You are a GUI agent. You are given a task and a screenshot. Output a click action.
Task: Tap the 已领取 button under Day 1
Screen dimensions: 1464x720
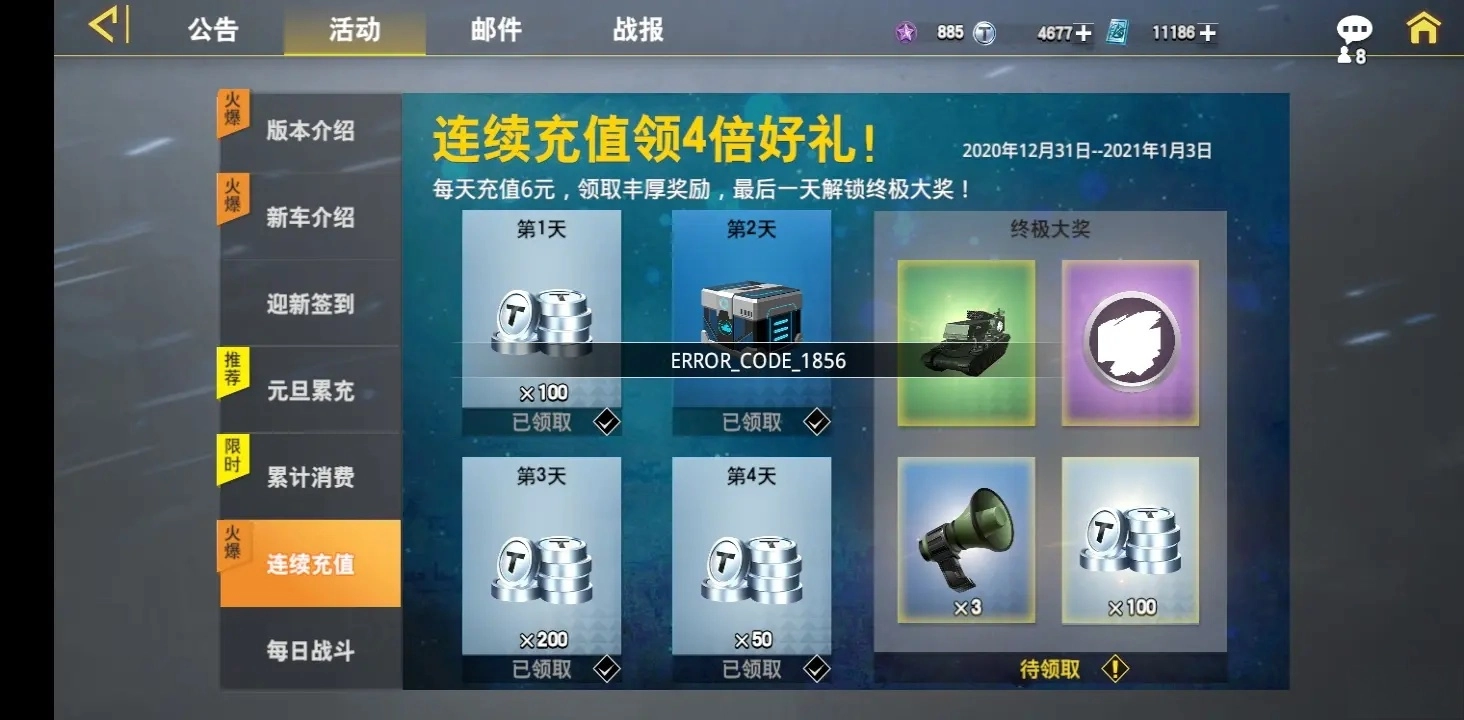(x=540, y=421)
